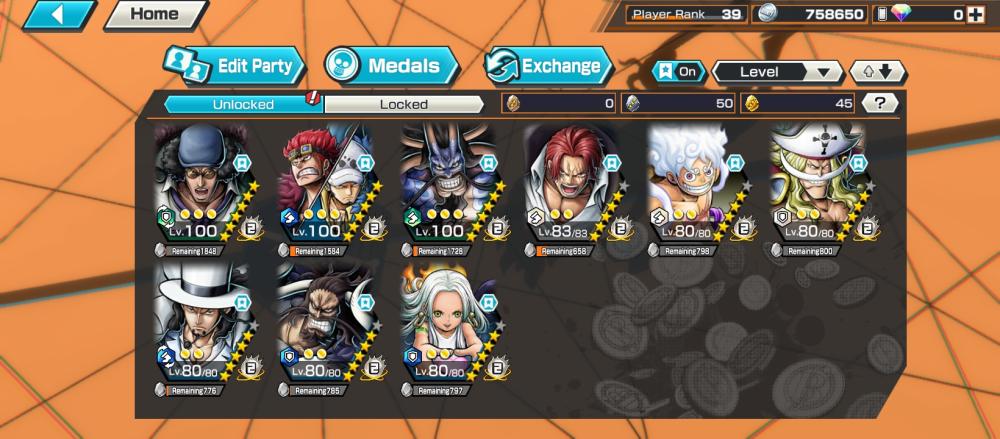Screen dimensions: 1000x439
Task: Select the Lv.100 Kuzan character card
Action: (x=200, y=187)
